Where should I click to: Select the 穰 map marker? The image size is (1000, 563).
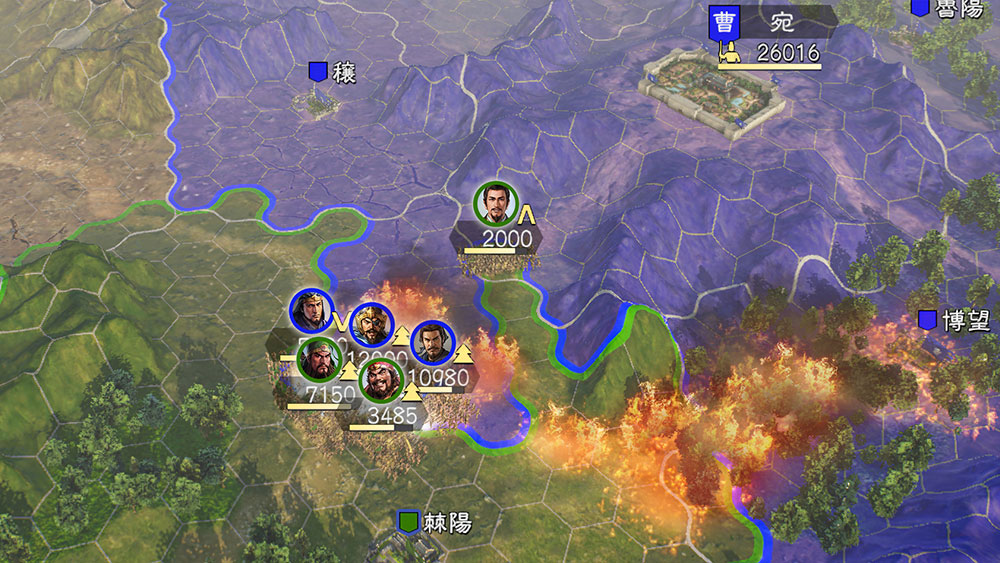pyautogui.click(x=319, y=71)
